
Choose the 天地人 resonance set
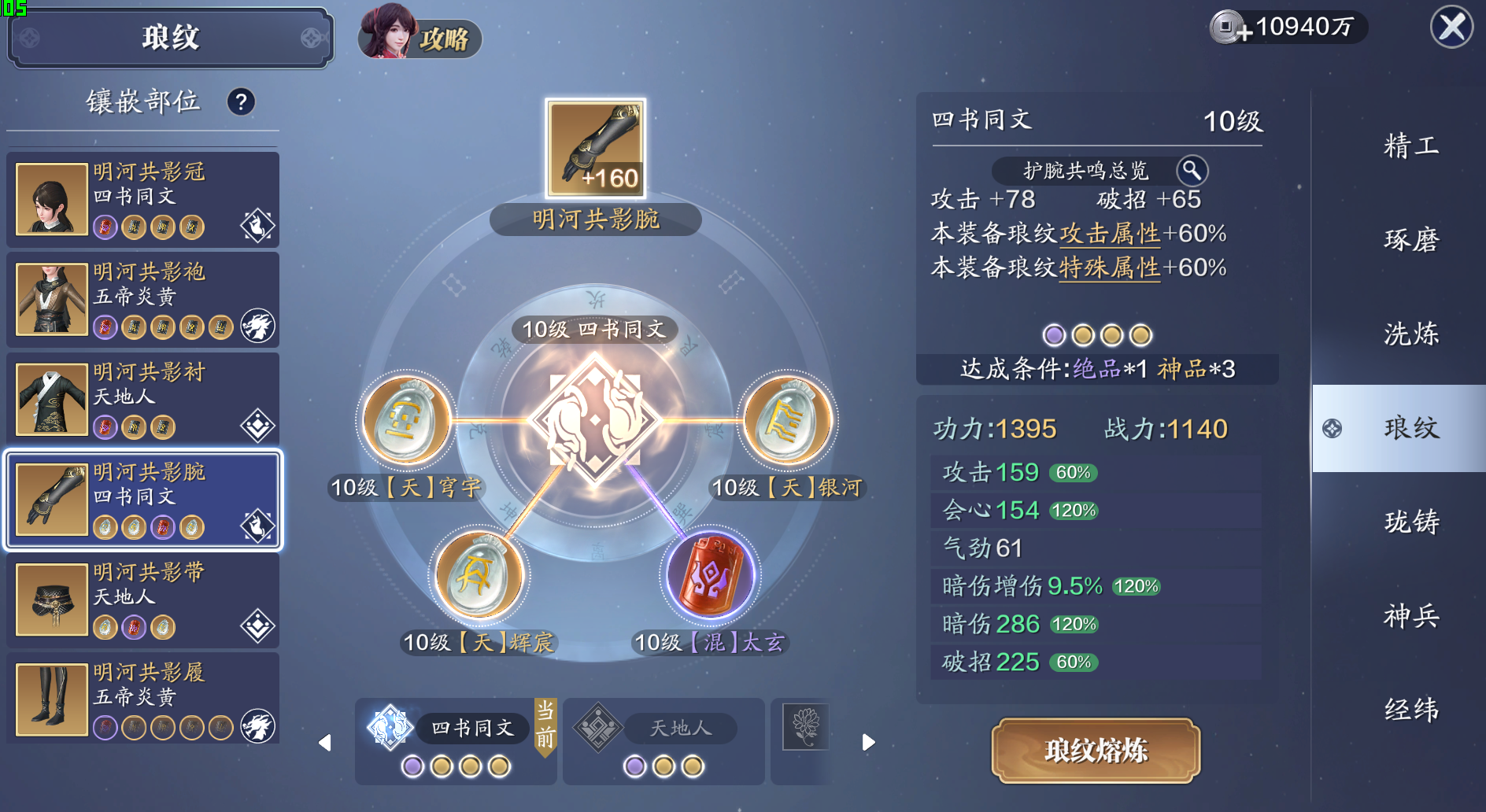coord(664,740)
